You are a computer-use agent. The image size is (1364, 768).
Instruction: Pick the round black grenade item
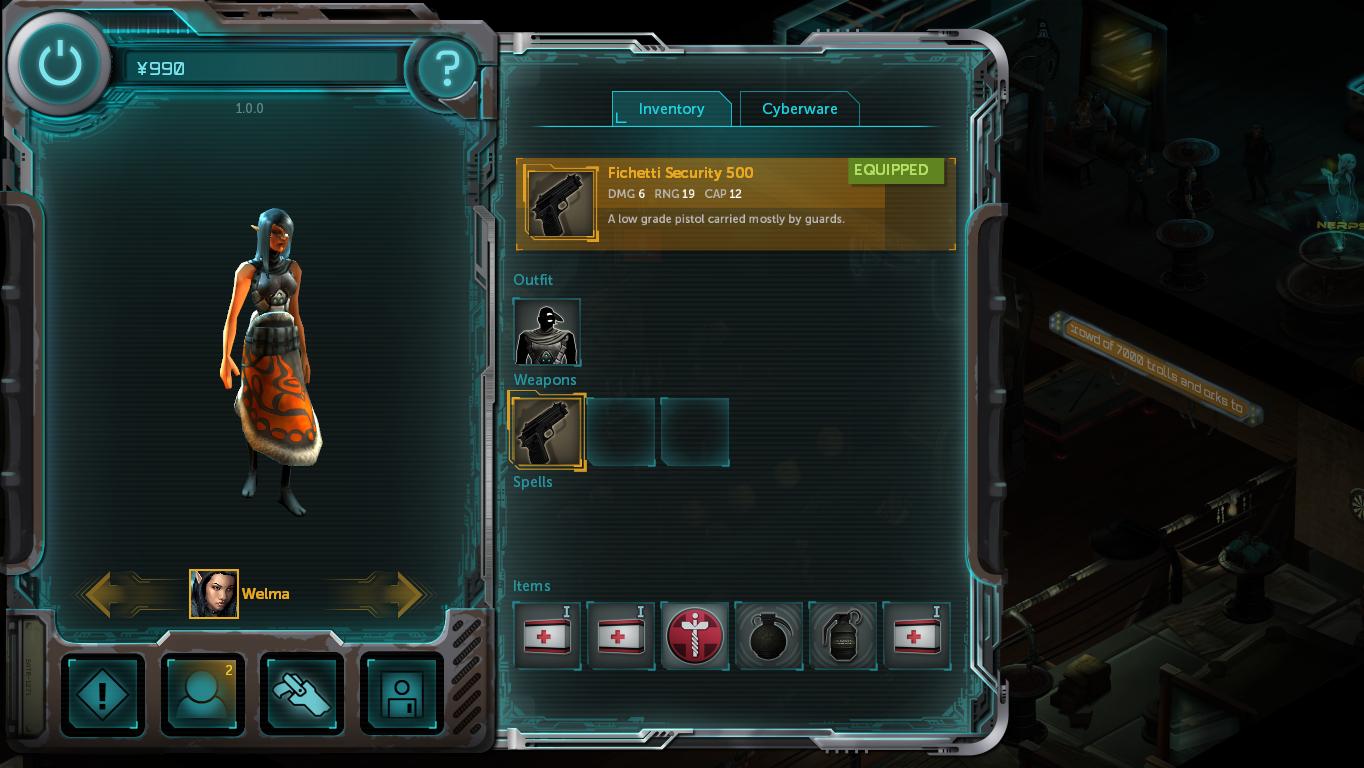(768, 636)
